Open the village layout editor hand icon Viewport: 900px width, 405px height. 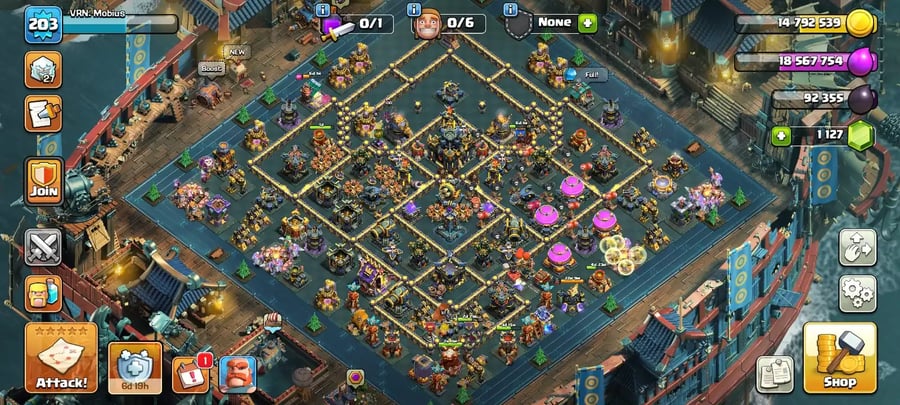(857, 246)
